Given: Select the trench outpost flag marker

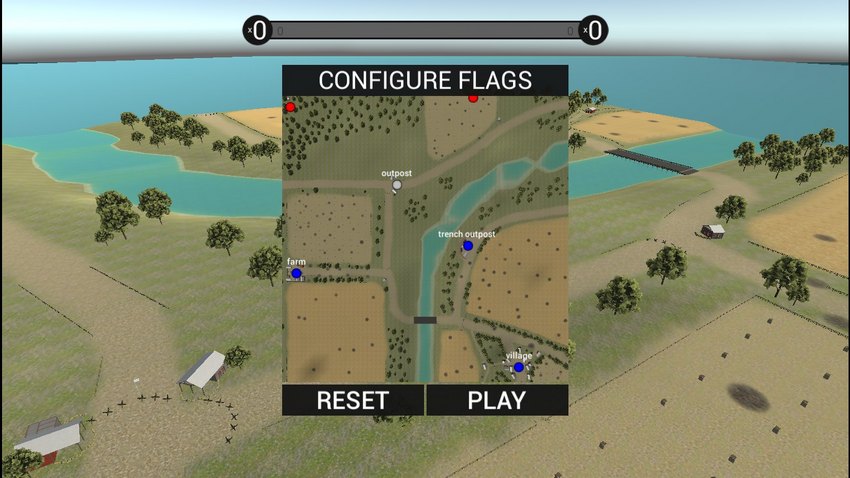Looking at the screenshot, I should pos(467,245).
